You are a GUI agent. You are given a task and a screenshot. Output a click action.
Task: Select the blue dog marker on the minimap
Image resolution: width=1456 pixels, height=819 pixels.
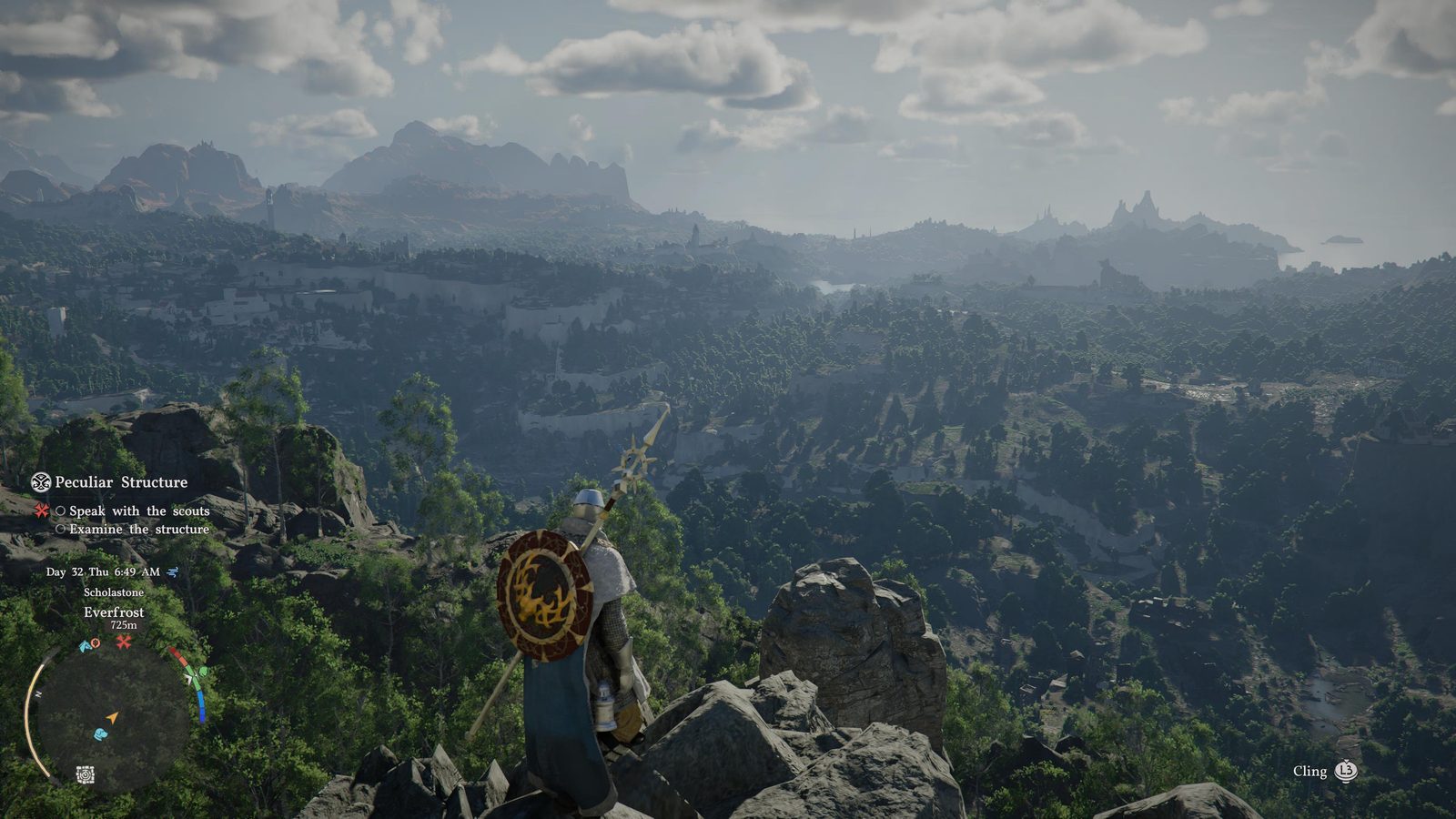[100, 733]
